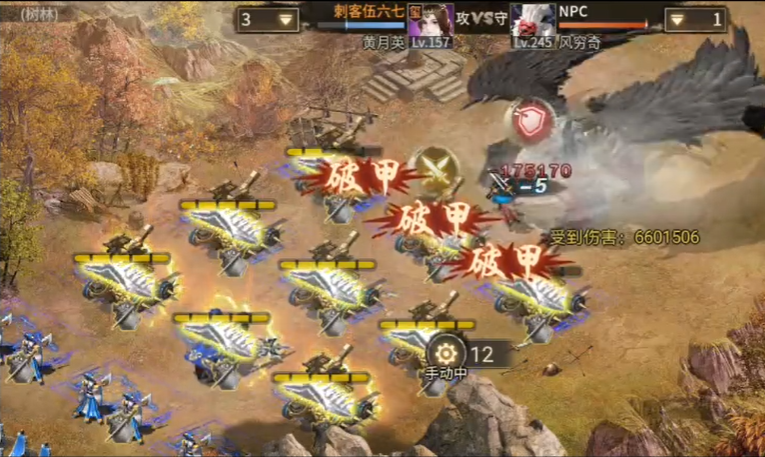The height and width of the screenshot is (457, 765).
Task: Open the defender's dropdown showing 1
Action: (695, 18)
